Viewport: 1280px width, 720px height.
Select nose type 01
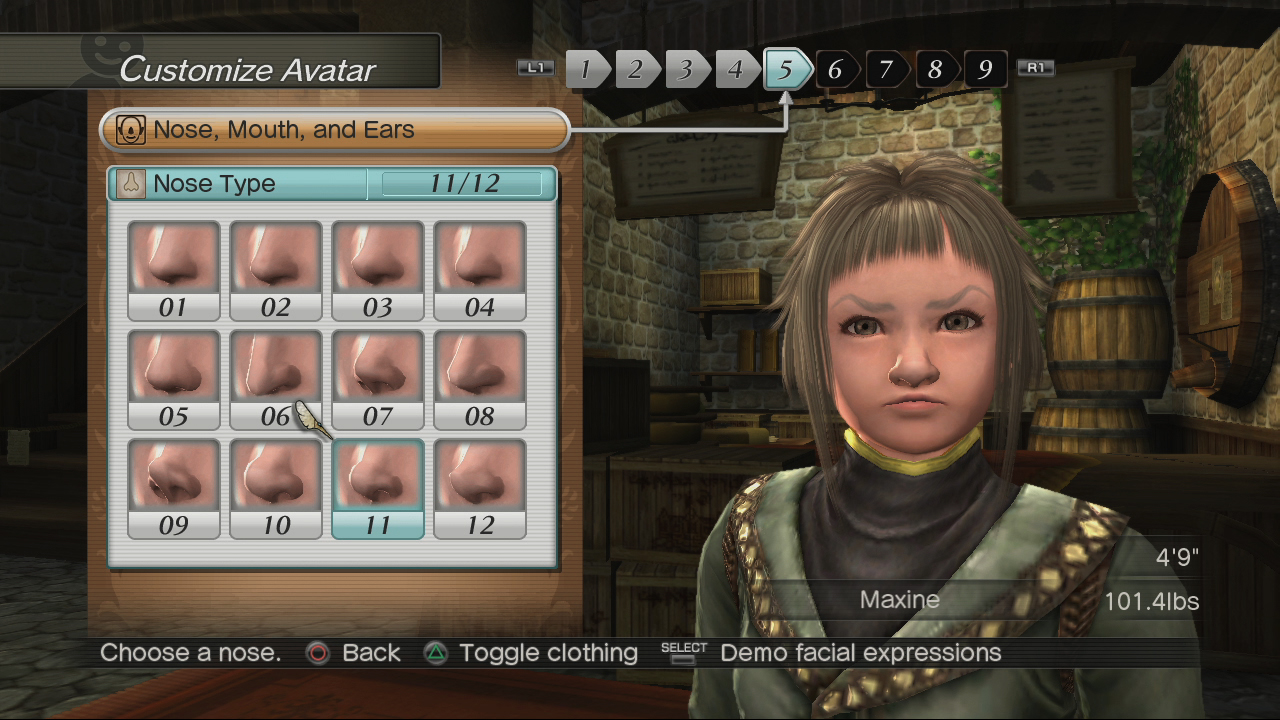point(174,270)
